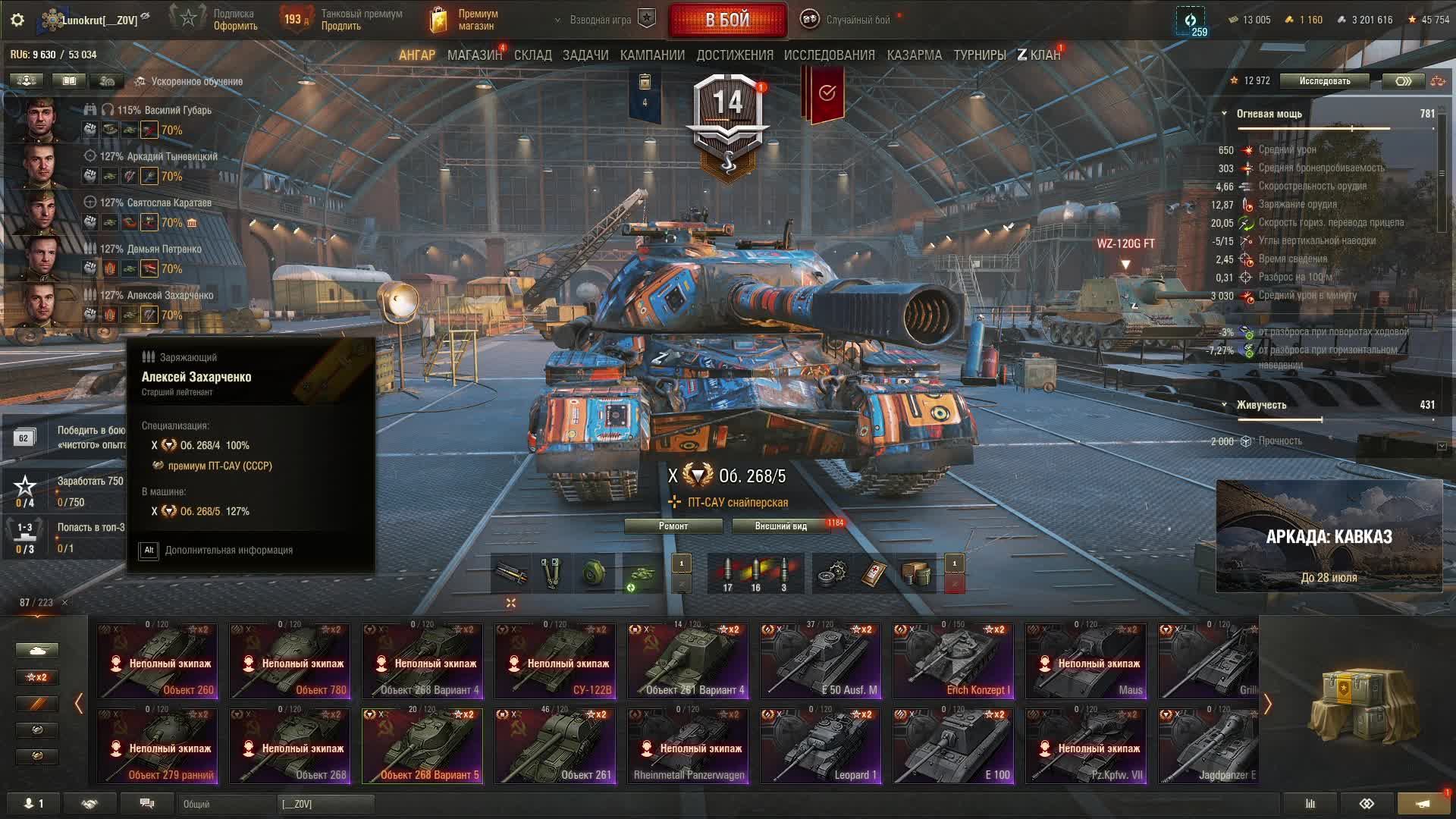
Task: Switch to the СКЛАД tab
Action: 532,55
